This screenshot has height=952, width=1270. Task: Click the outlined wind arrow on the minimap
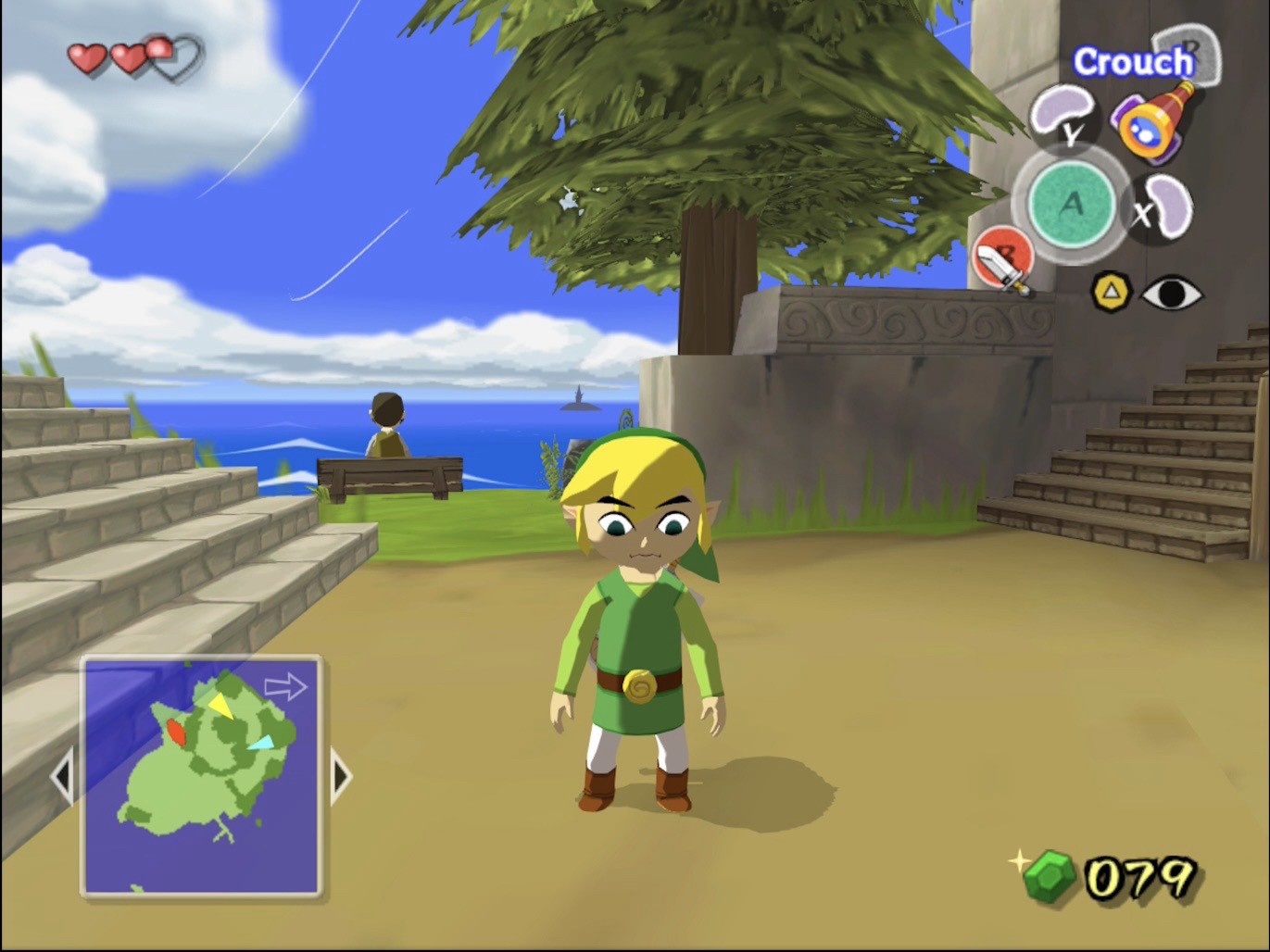click(x=285, y=686)
